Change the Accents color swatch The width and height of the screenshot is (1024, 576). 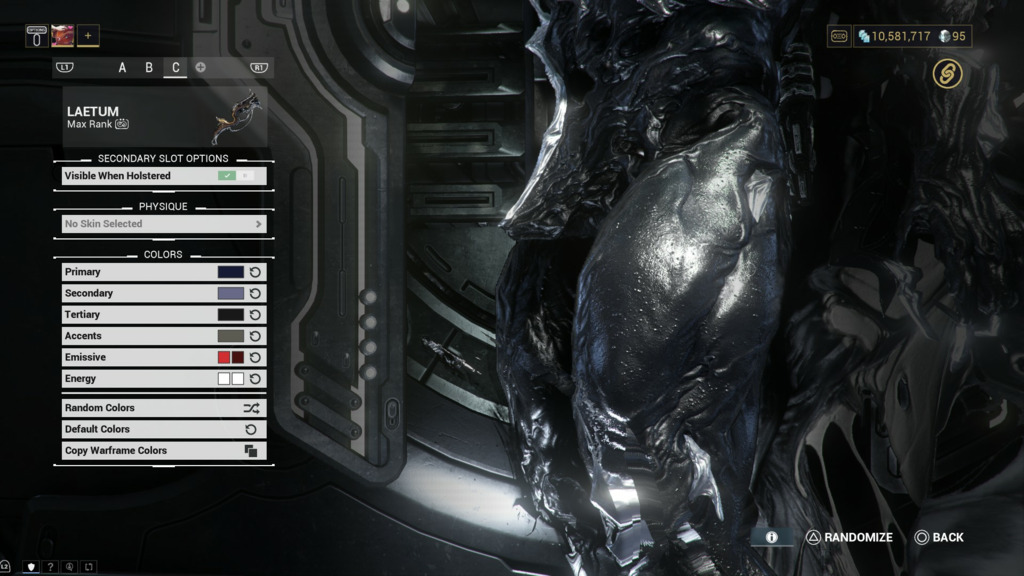pos(231,336)
